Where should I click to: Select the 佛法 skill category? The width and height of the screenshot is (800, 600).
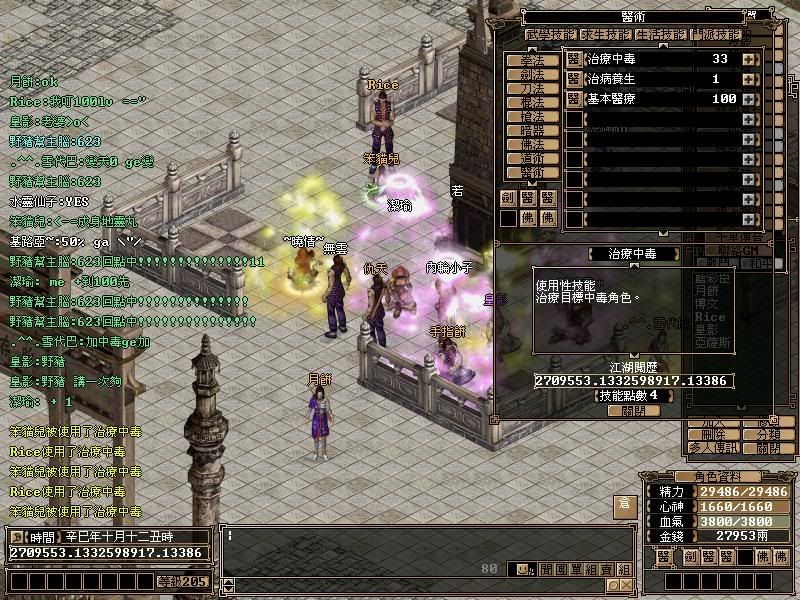[x=533, y=144]
